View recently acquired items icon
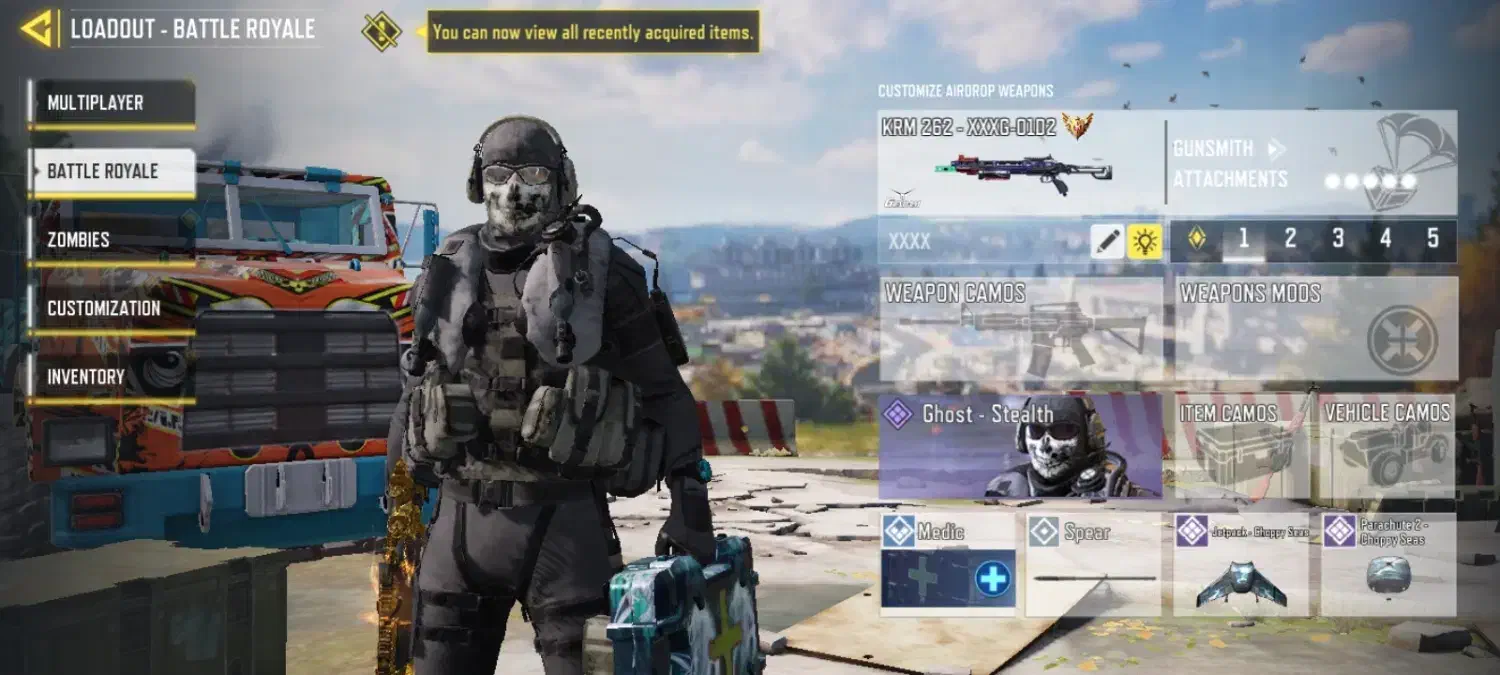The width and height of the screenshot is (1500, 675). (x=381, y=31)
